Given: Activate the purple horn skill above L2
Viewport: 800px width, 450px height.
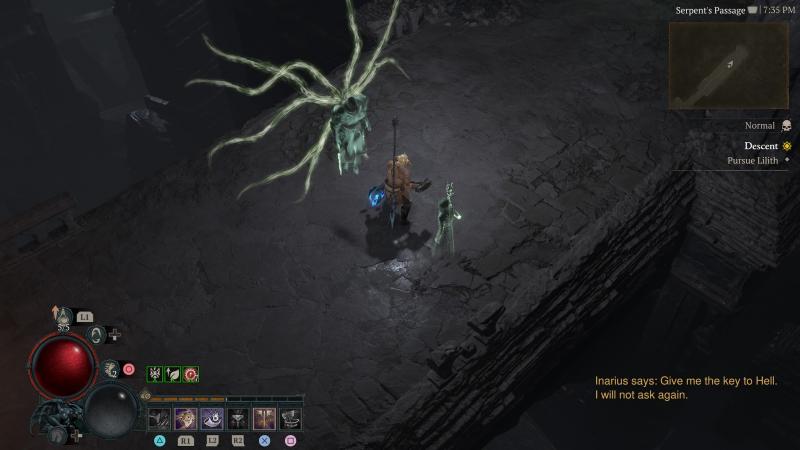Looking at the screenshot, I should click(212, 419).
